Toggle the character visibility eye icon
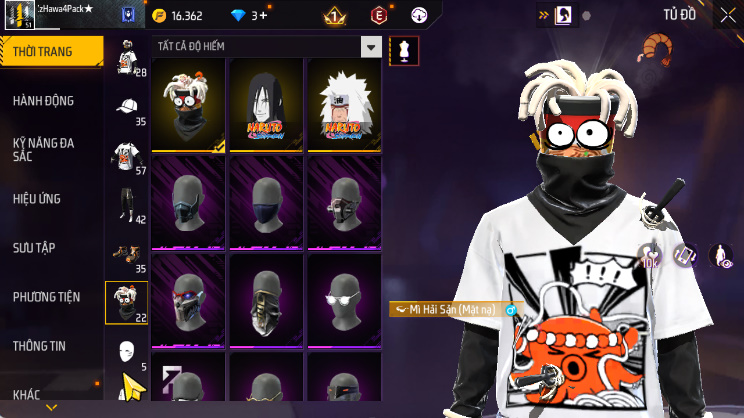The image size is (744, 418). point(720,256)
